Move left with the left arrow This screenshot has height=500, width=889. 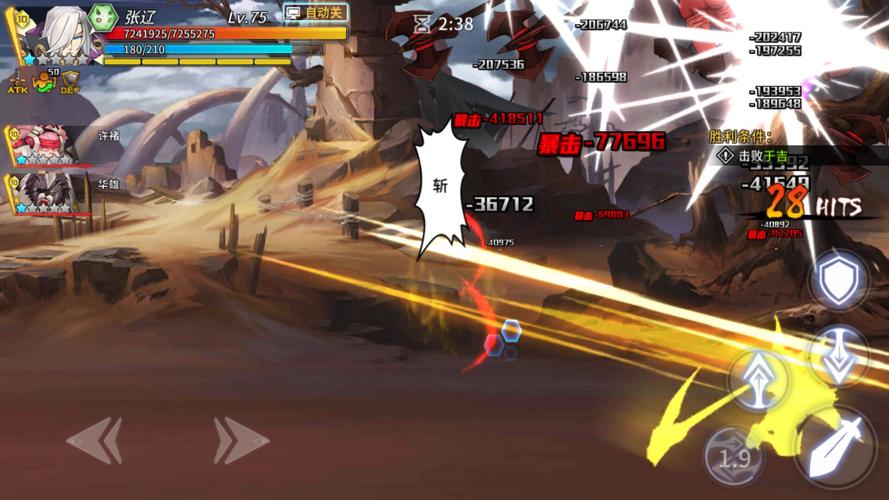[94, 440]
